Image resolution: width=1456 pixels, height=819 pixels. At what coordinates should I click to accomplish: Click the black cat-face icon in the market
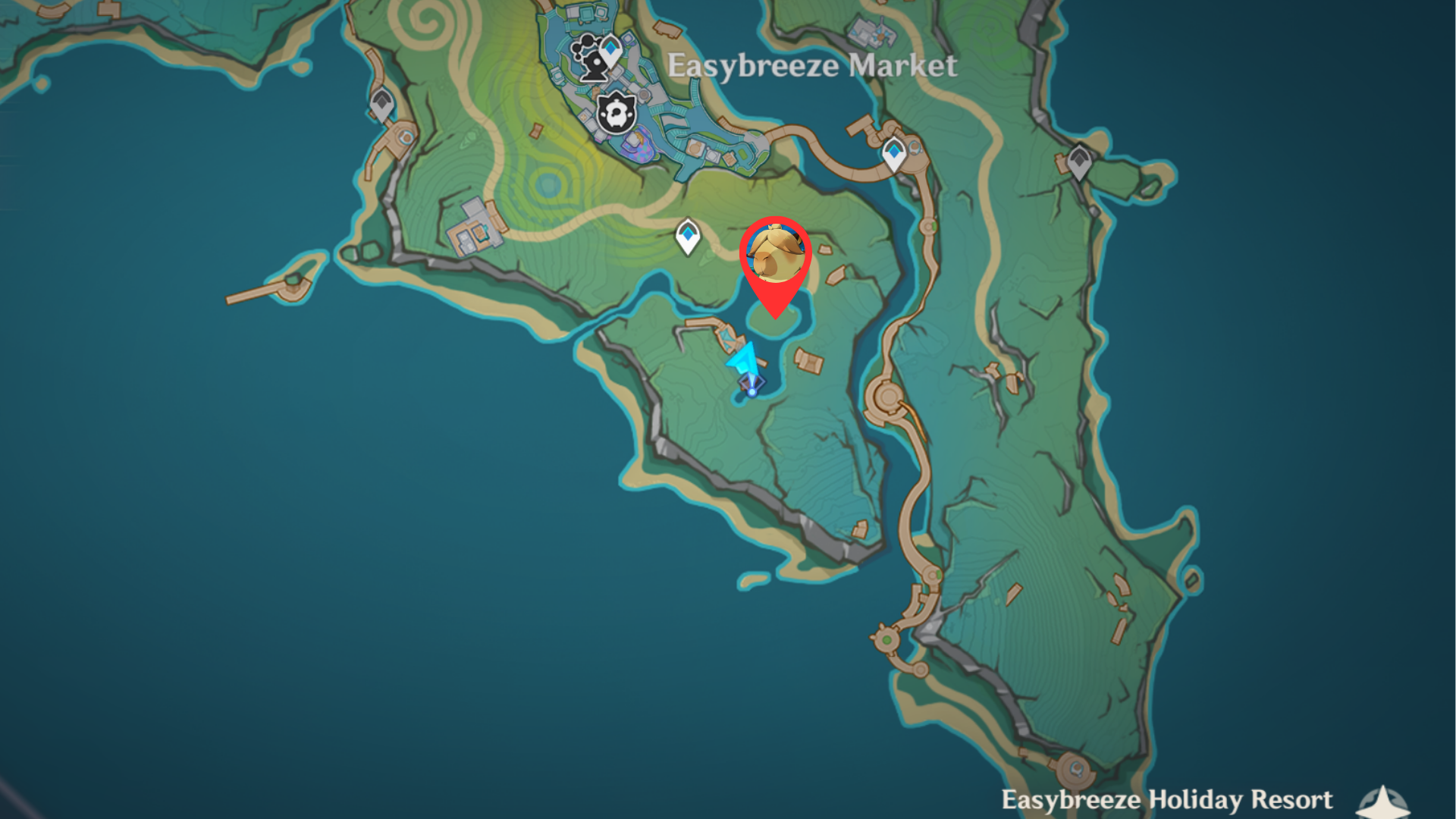(616, 114)
